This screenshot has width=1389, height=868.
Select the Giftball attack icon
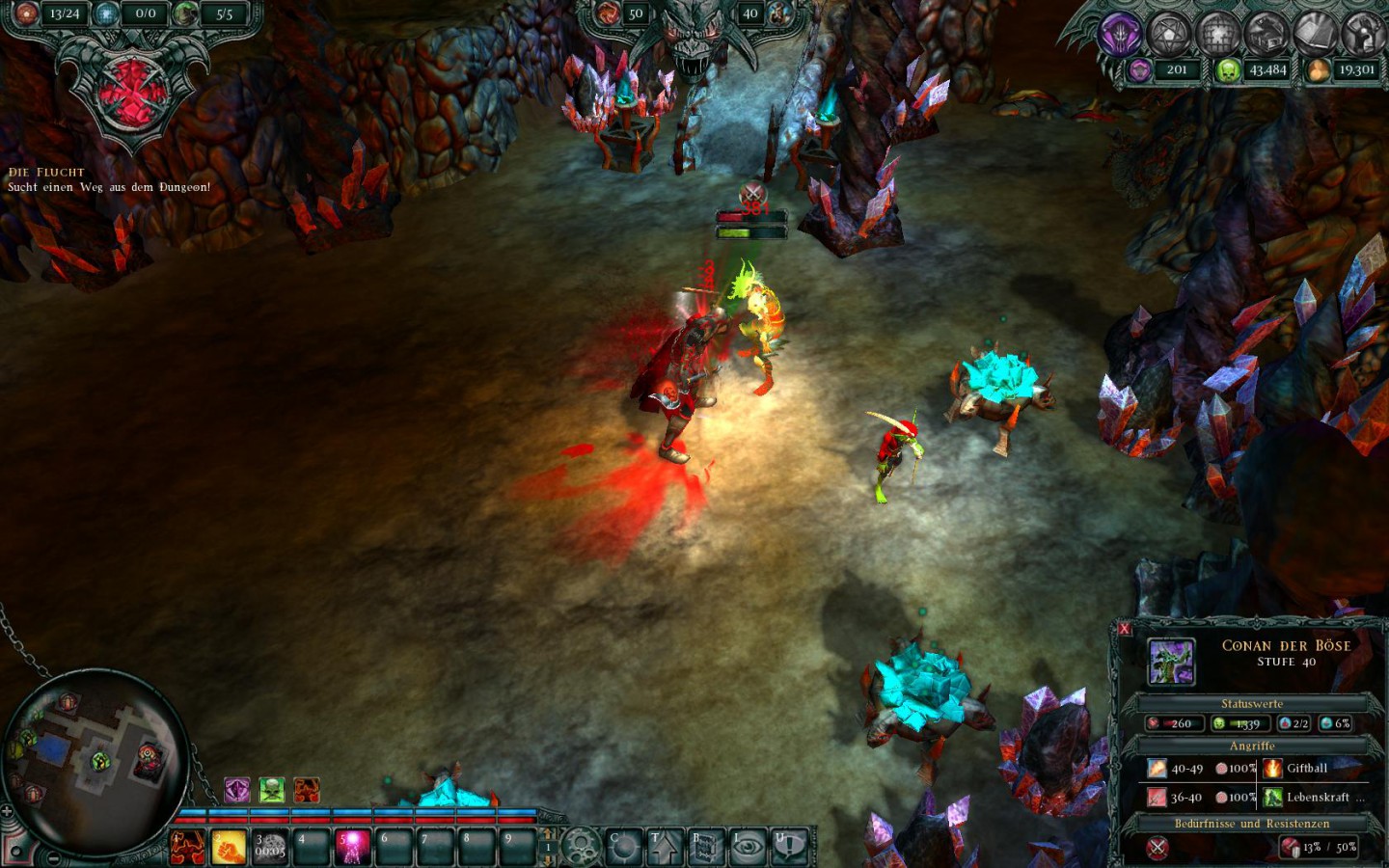pos(1273,768)
